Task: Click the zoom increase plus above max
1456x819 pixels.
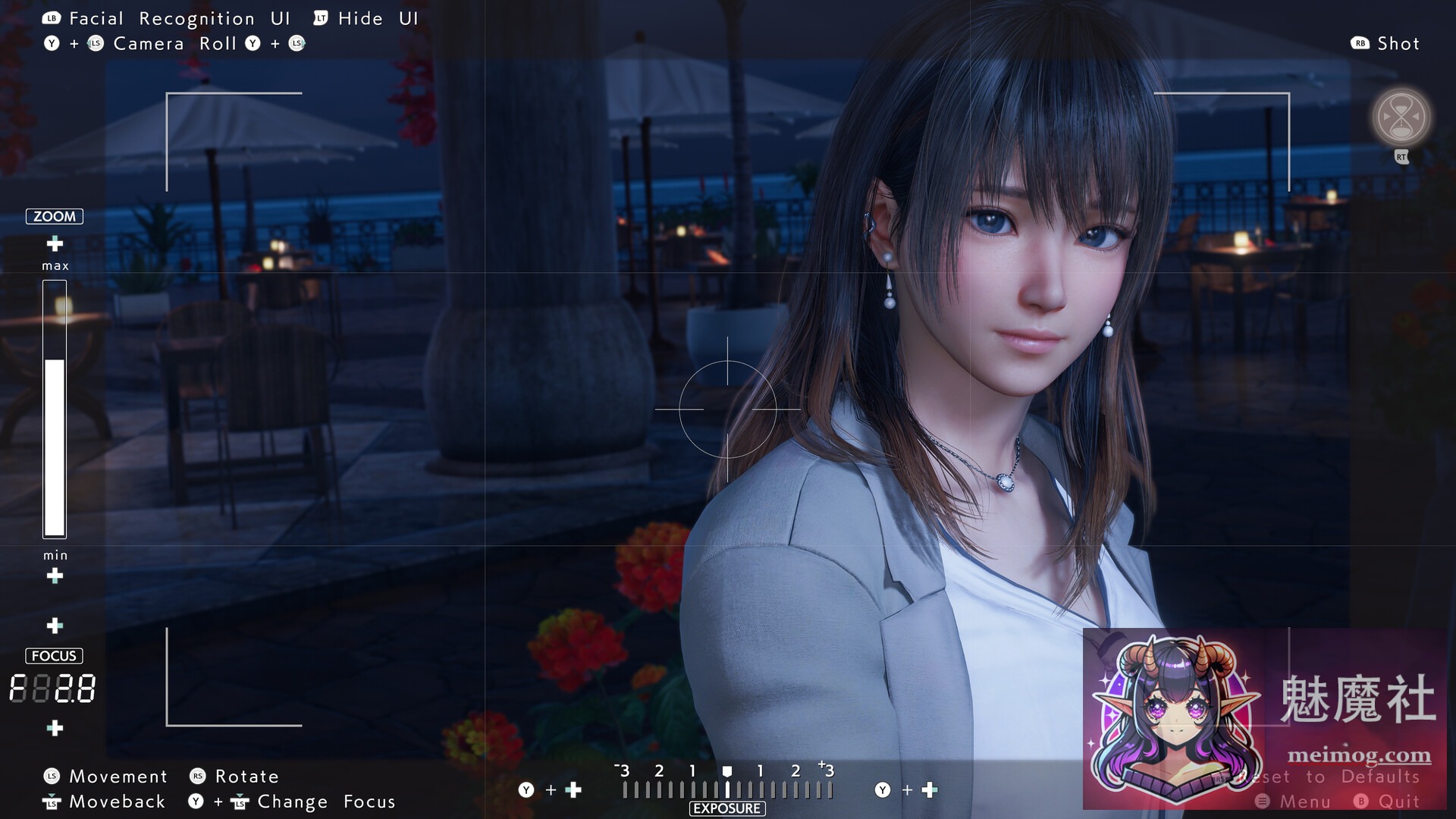Action: 54,244
